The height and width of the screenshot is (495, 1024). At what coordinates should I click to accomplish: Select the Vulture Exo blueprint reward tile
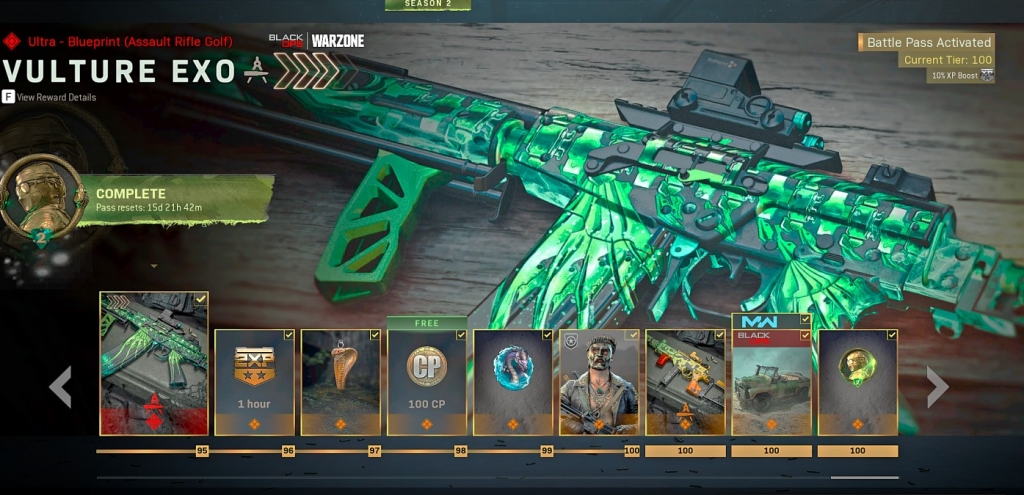(154, 364)
